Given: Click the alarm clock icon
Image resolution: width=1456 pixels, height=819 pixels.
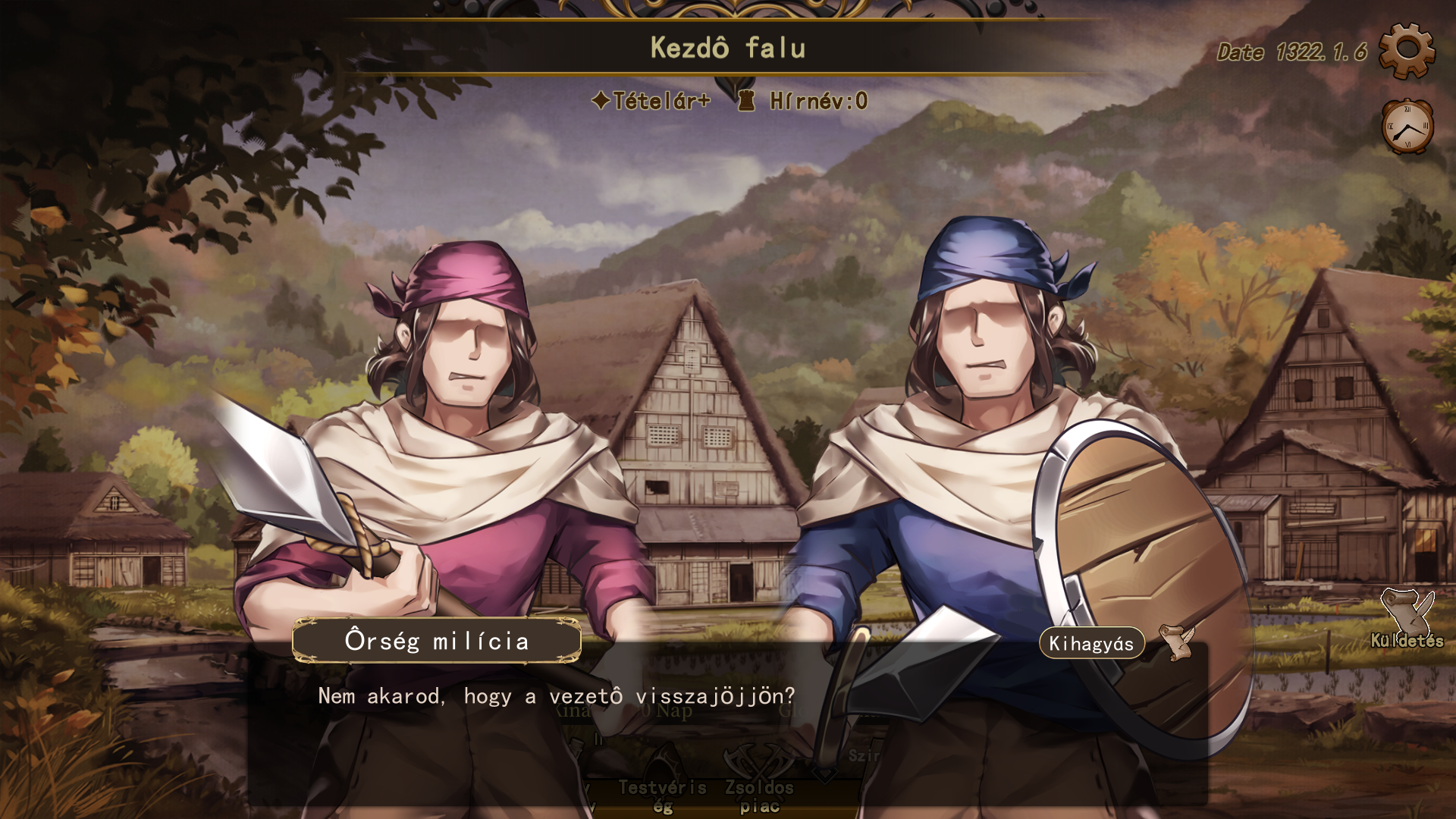Looking at the screenshot, I should [1407, 127].
